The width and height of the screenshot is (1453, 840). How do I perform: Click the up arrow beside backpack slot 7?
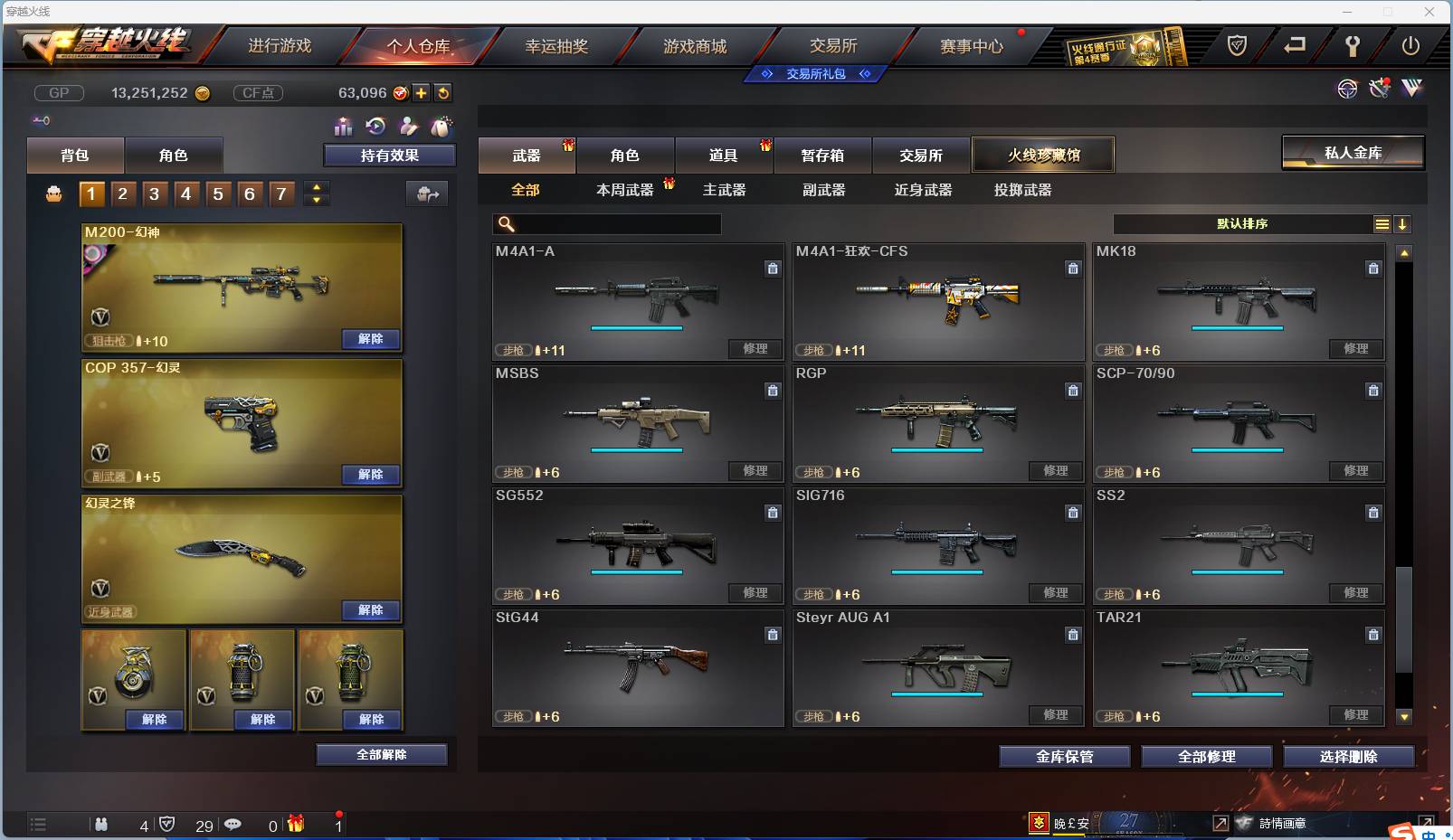click(x=316, y=187)
